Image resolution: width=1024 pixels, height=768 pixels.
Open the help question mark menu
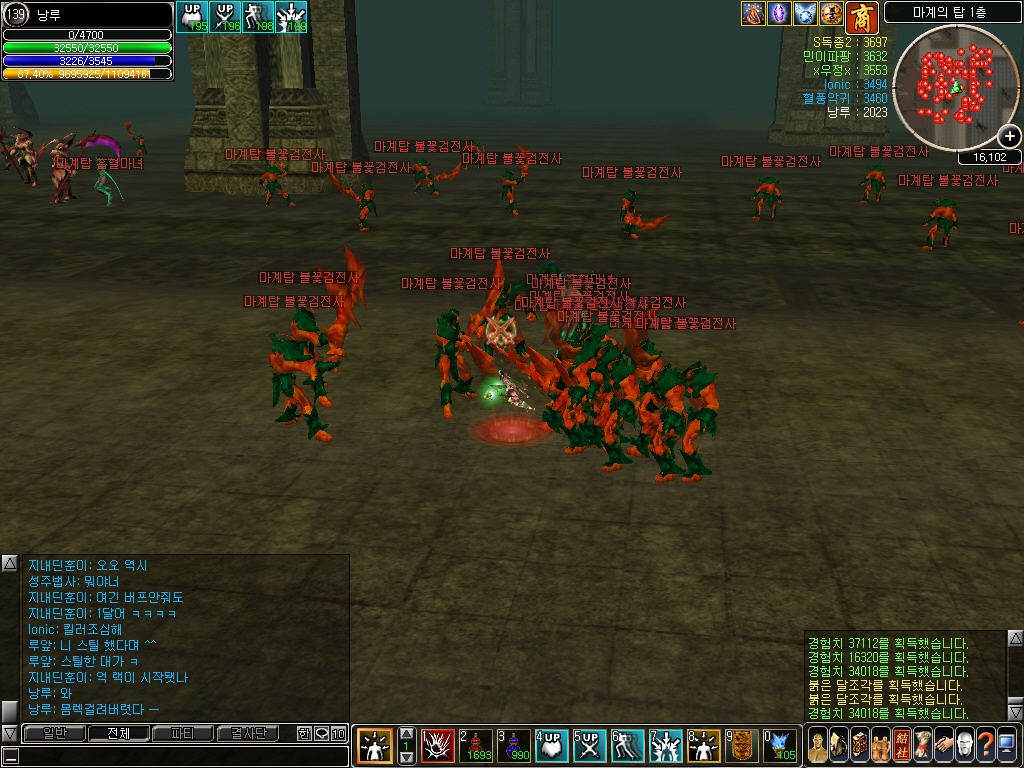986,745
